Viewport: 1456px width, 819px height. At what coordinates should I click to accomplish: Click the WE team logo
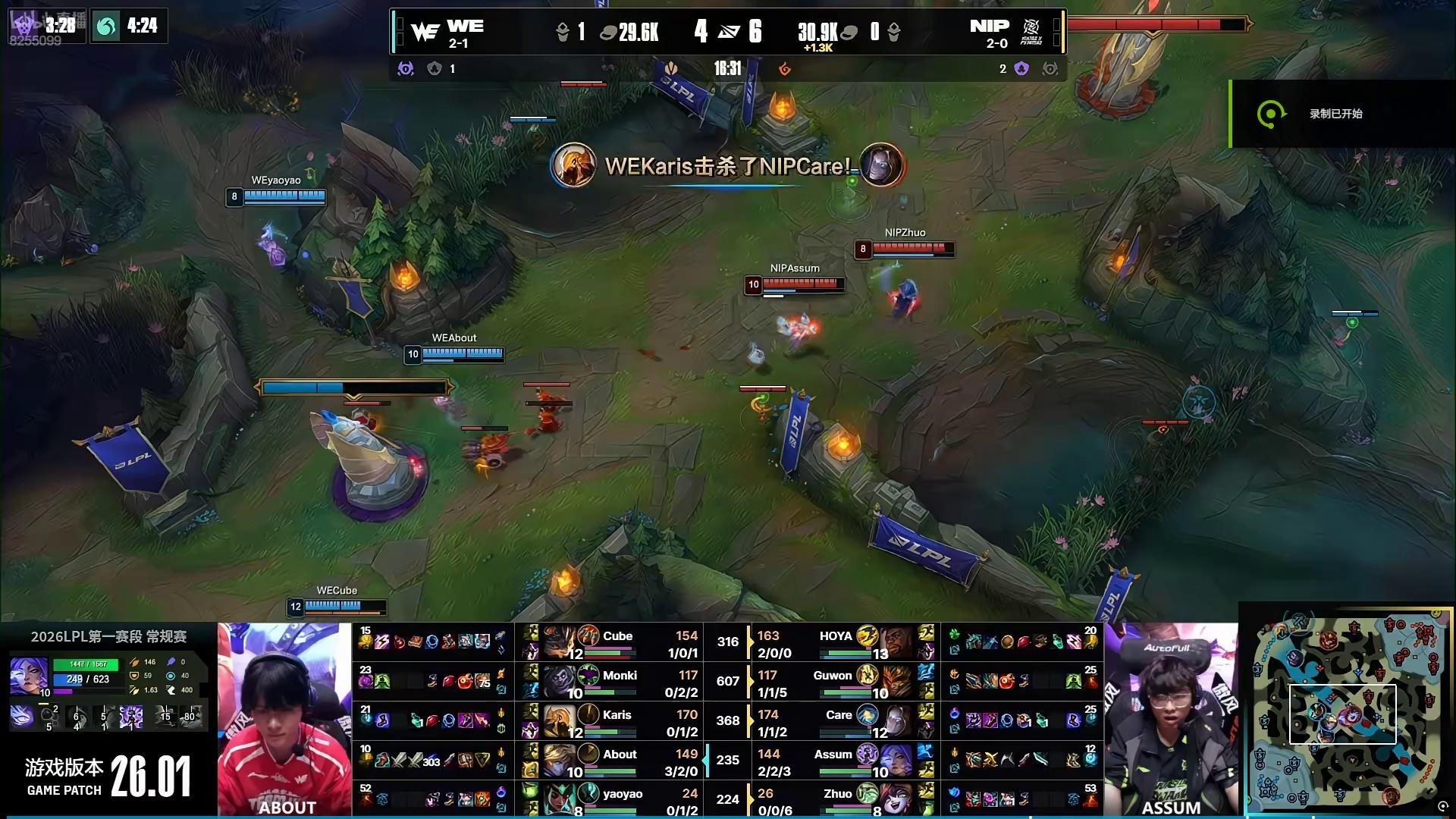[425, 32]
